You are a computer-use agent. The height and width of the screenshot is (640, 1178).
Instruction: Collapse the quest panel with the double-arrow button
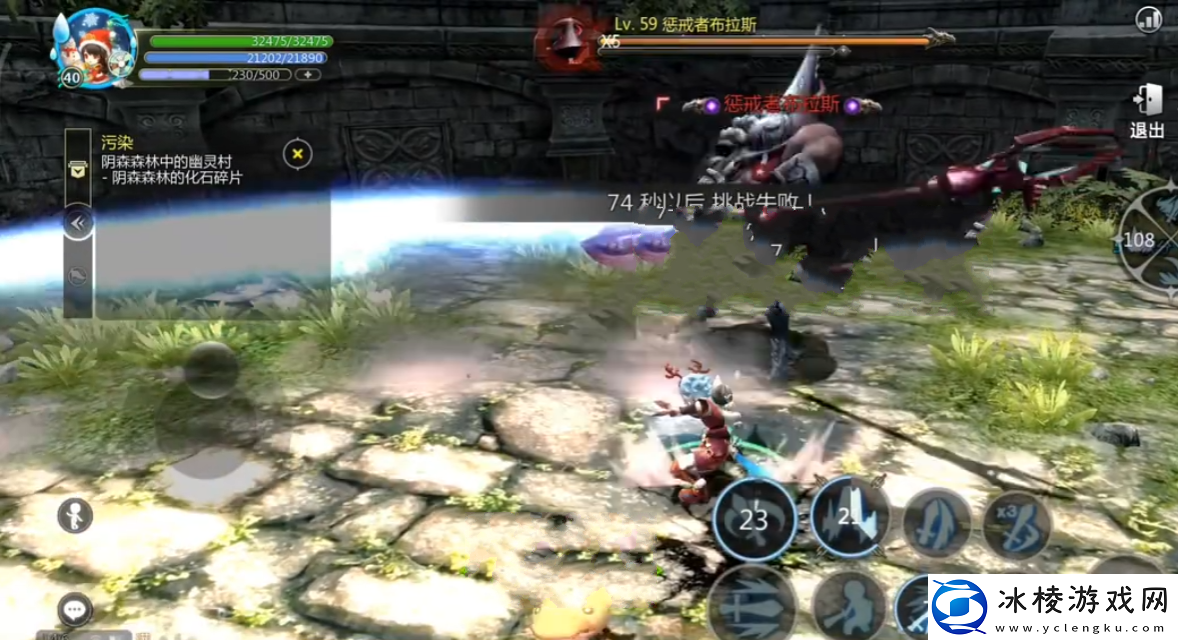[x=78, y=222]
